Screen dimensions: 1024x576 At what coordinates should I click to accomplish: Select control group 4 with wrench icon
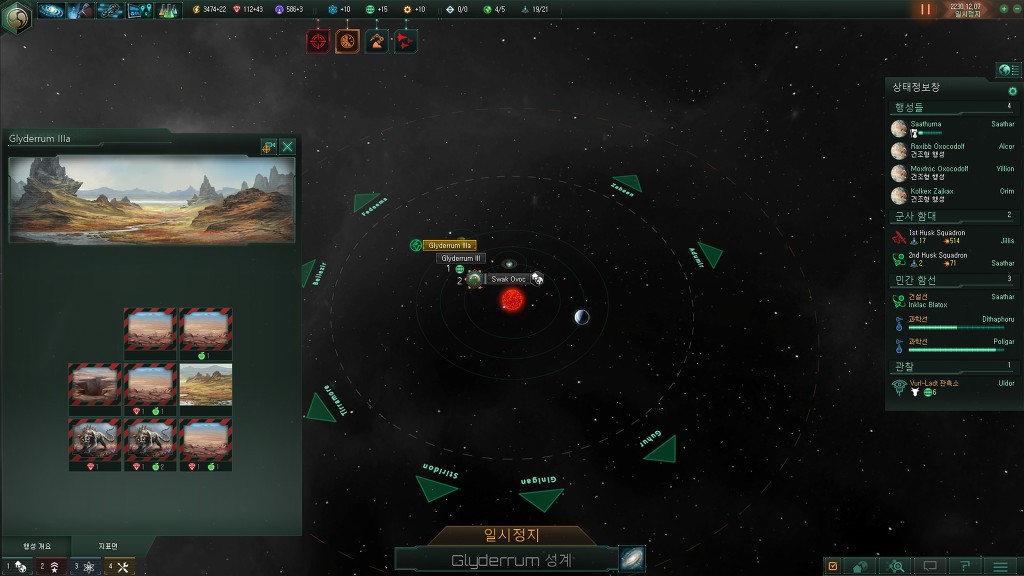click(119, 567)
